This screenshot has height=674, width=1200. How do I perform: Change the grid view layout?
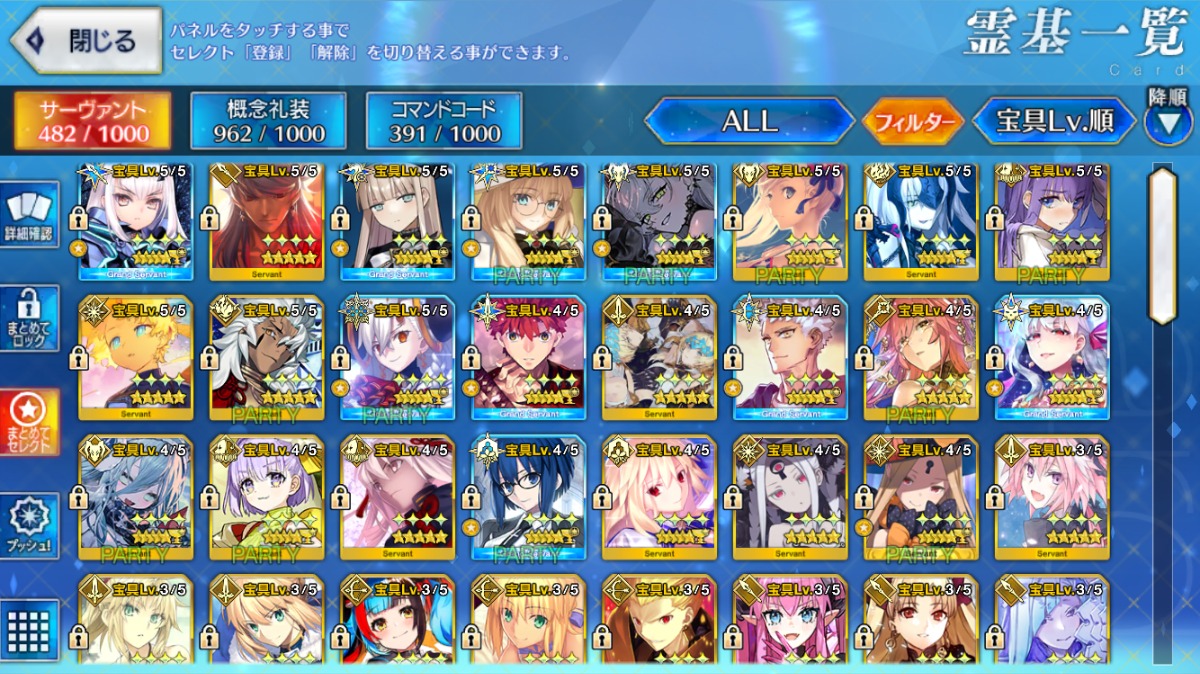(30, 628)
